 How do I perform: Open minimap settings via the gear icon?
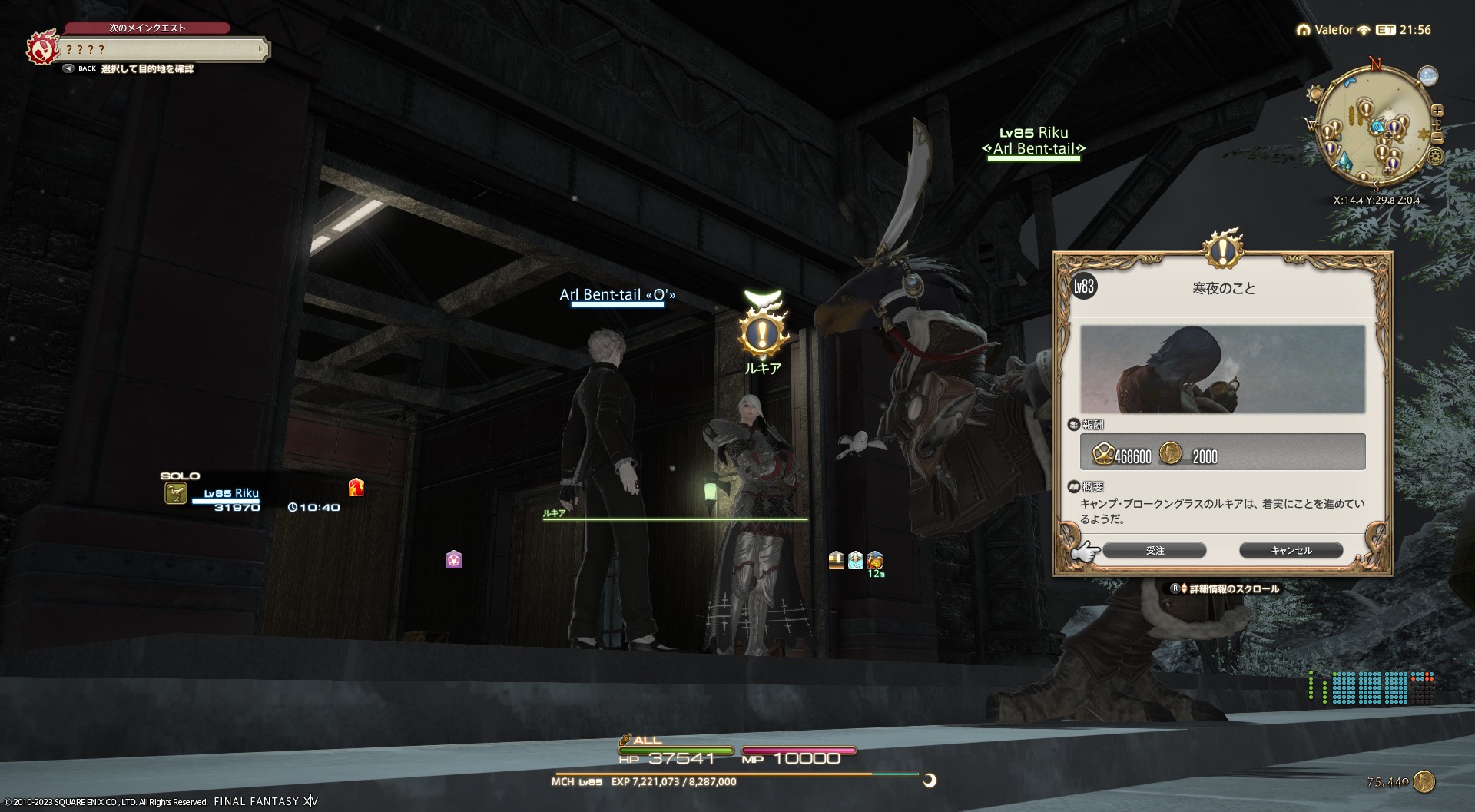pos(1435,157)
